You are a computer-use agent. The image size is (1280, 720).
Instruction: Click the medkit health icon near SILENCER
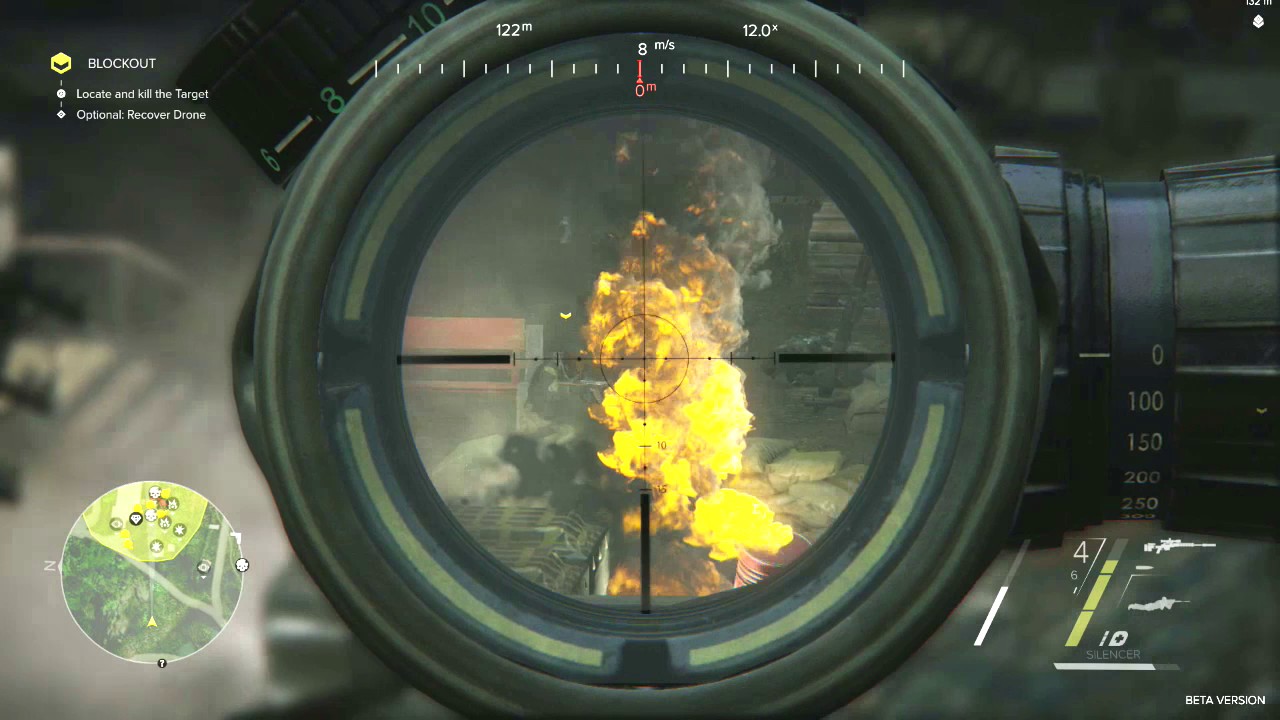1121,637
